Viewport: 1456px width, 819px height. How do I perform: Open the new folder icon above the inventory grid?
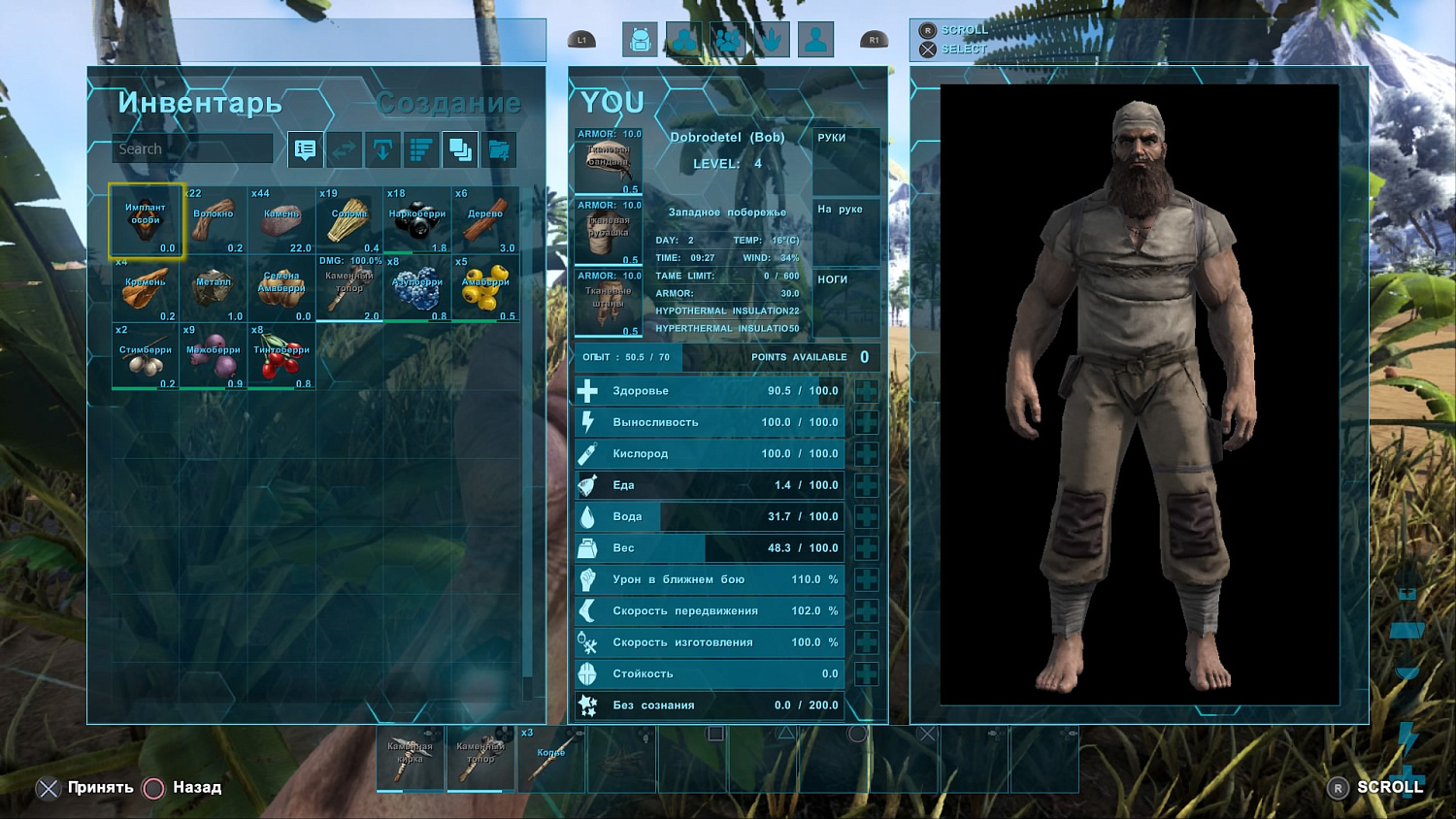tap(499, 149)
